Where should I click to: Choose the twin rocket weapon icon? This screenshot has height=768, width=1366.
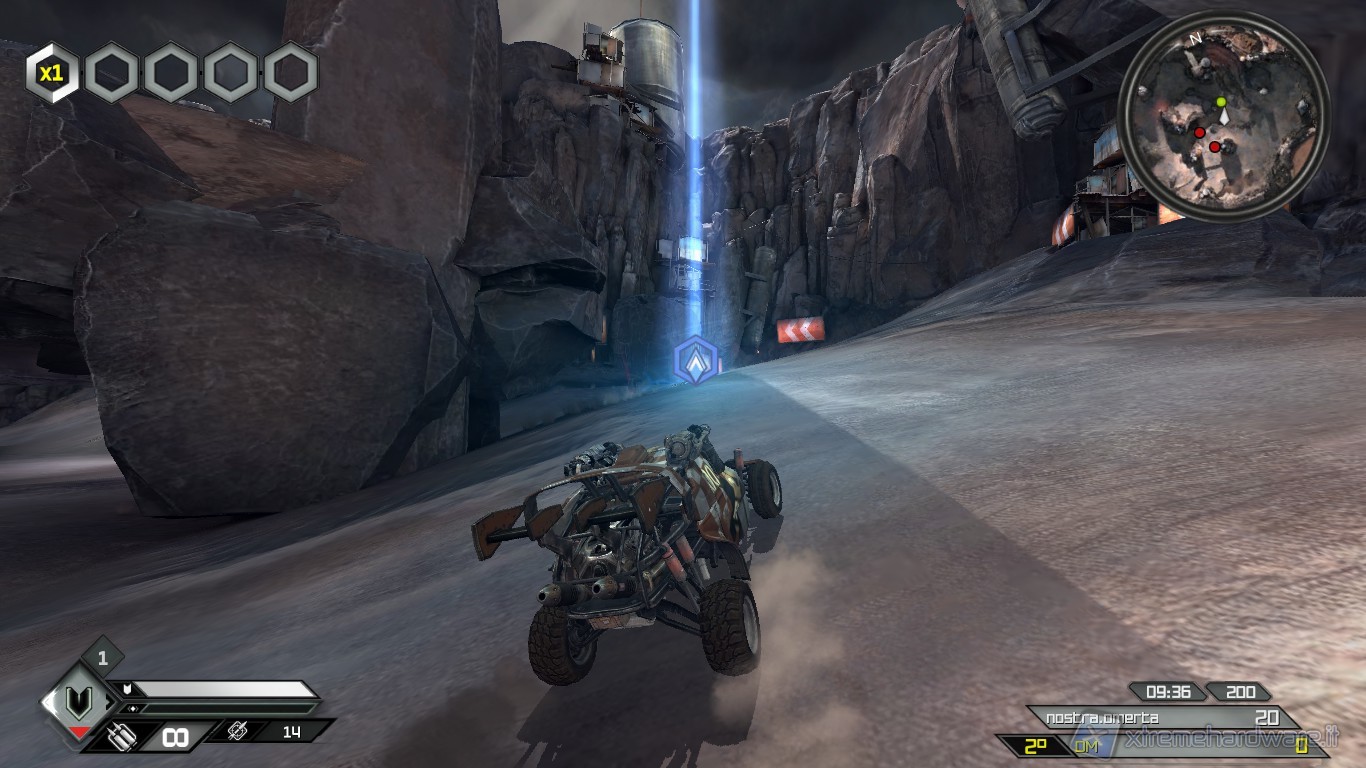tap(121, 736)
